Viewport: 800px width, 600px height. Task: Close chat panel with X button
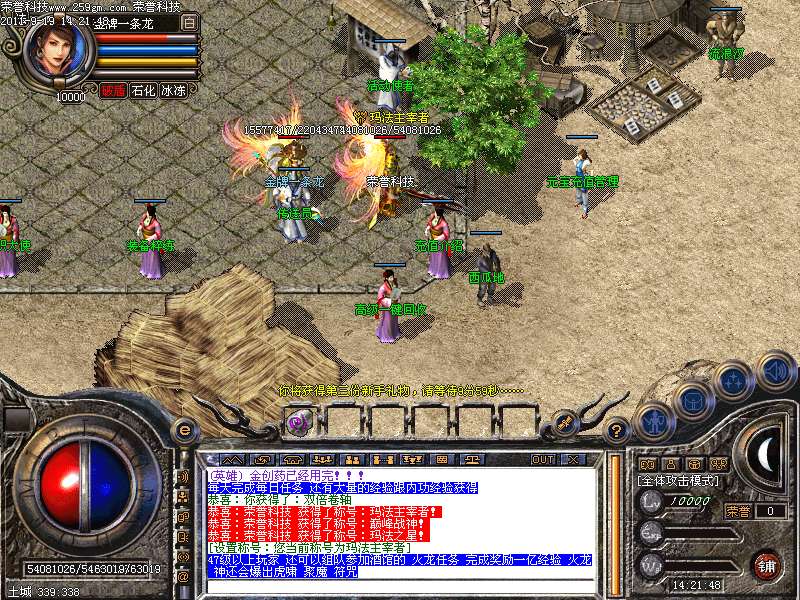point(574,459)
